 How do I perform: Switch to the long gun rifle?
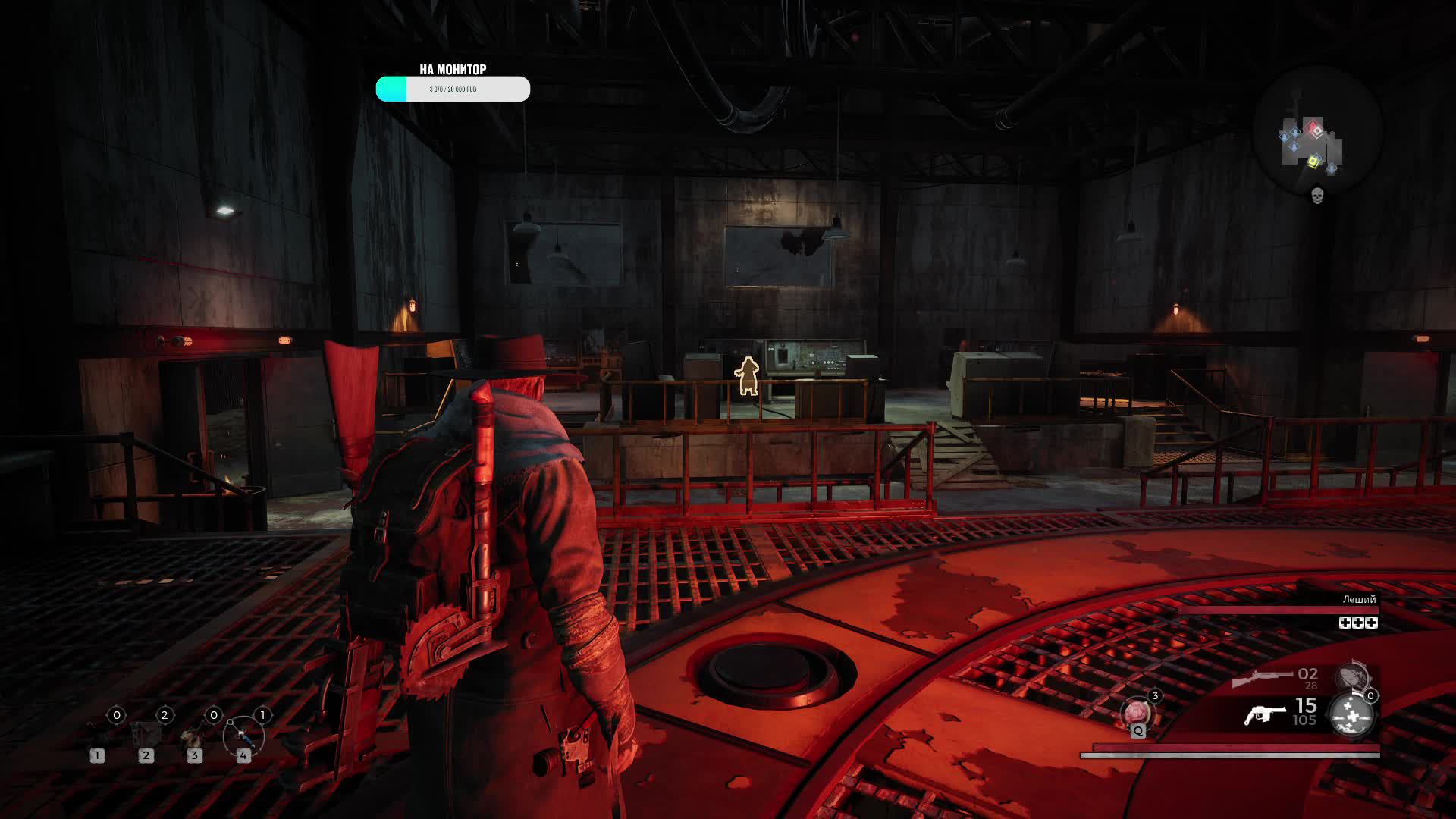click(x=1263, y=677)
